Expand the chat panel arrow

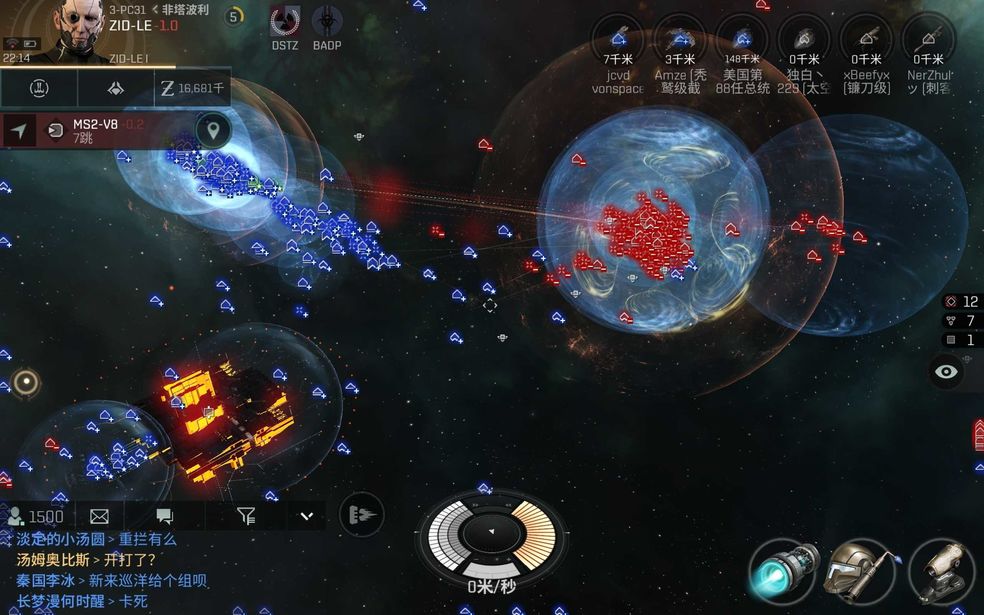coord(307,516)
